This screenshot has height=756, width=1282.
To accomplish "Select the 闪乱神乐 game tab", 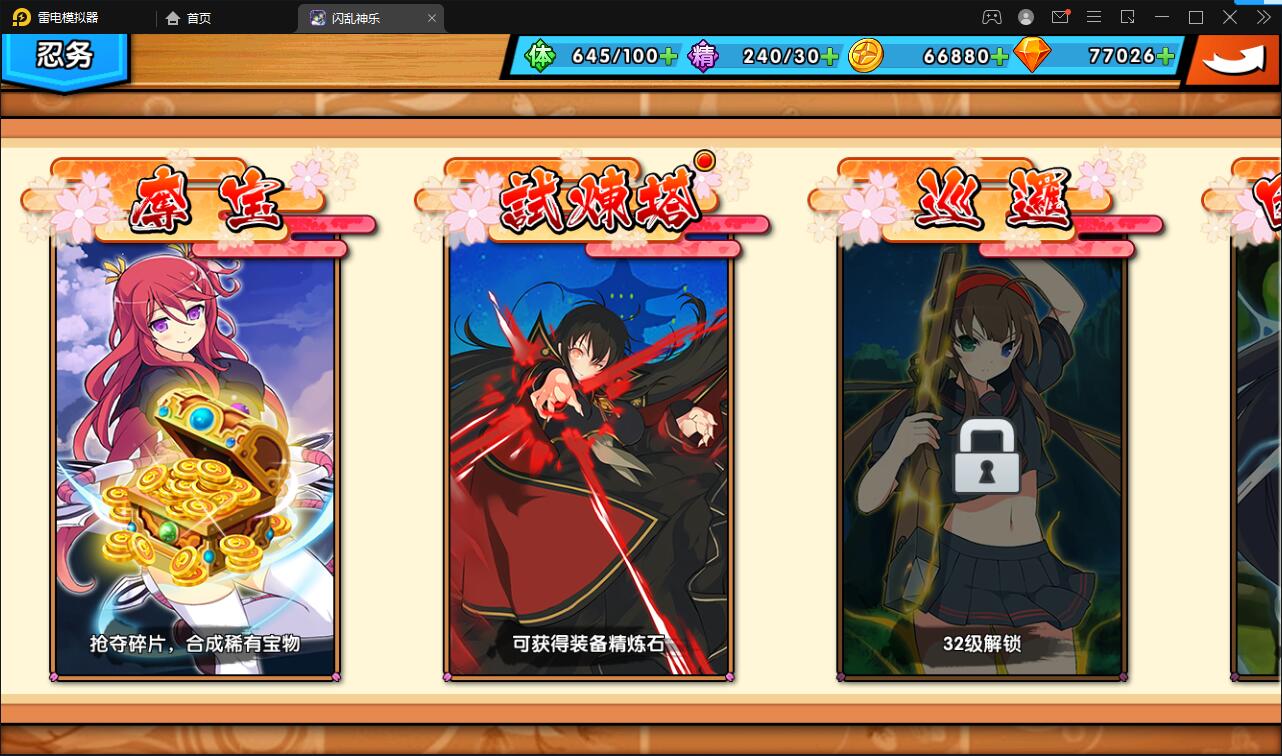I will (x=355, y=18).
